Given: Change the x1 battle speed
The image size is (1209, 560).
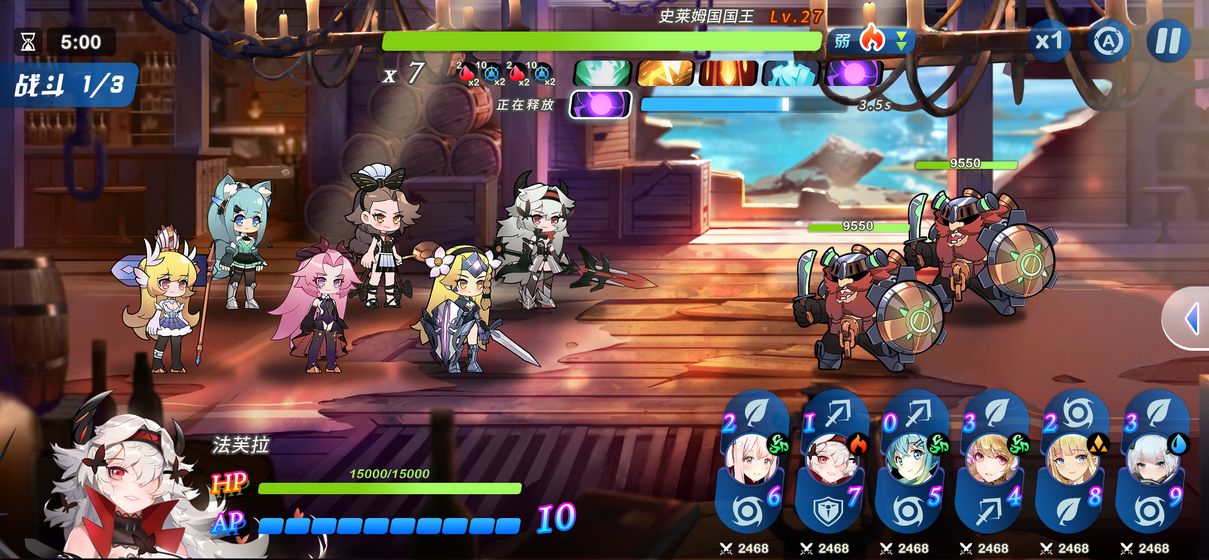Looking at the screenshot, I should [x=1049, y=42].
